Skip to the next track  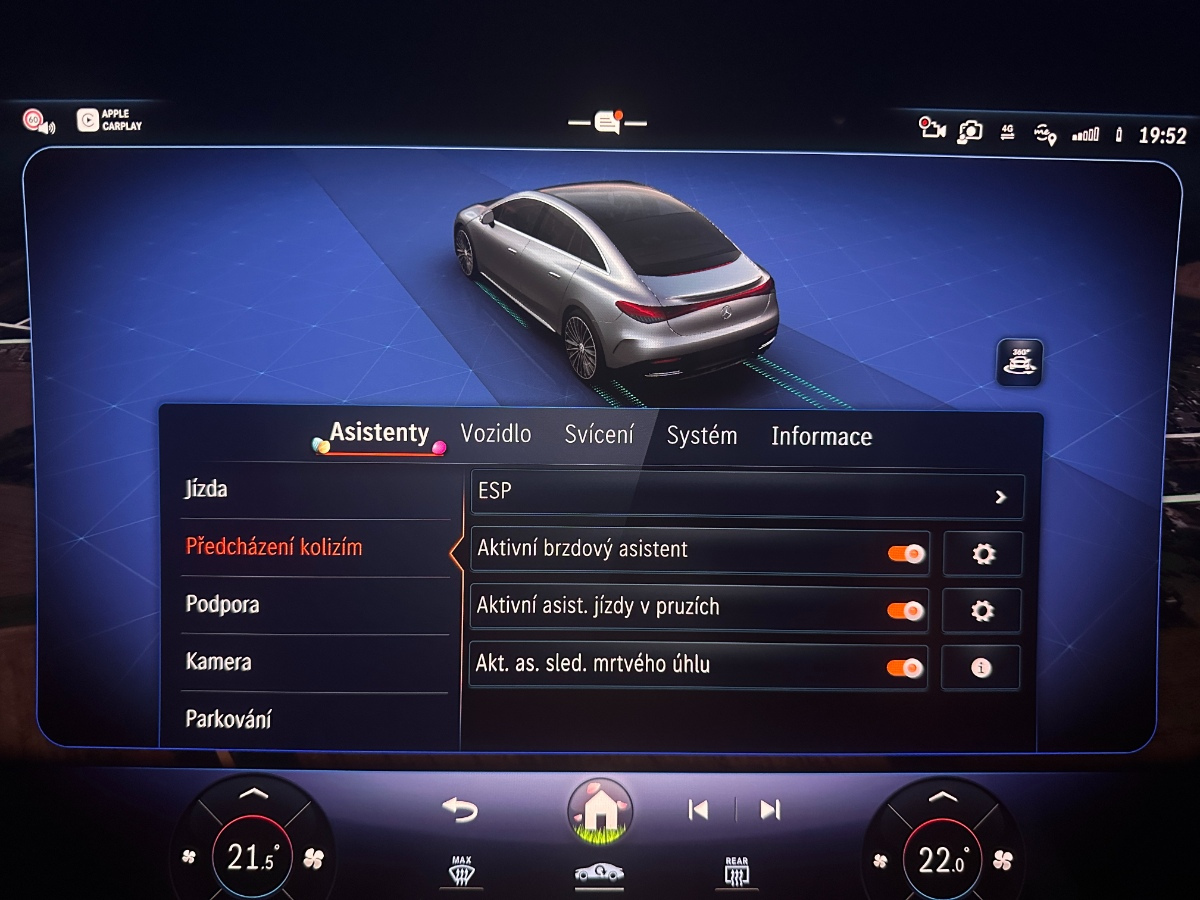tap(769, 810)
